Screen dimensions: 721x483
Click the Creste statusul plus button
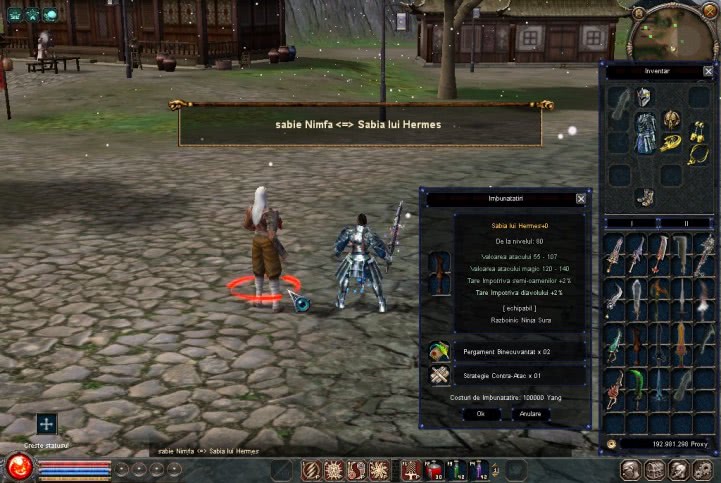[46, 424]
